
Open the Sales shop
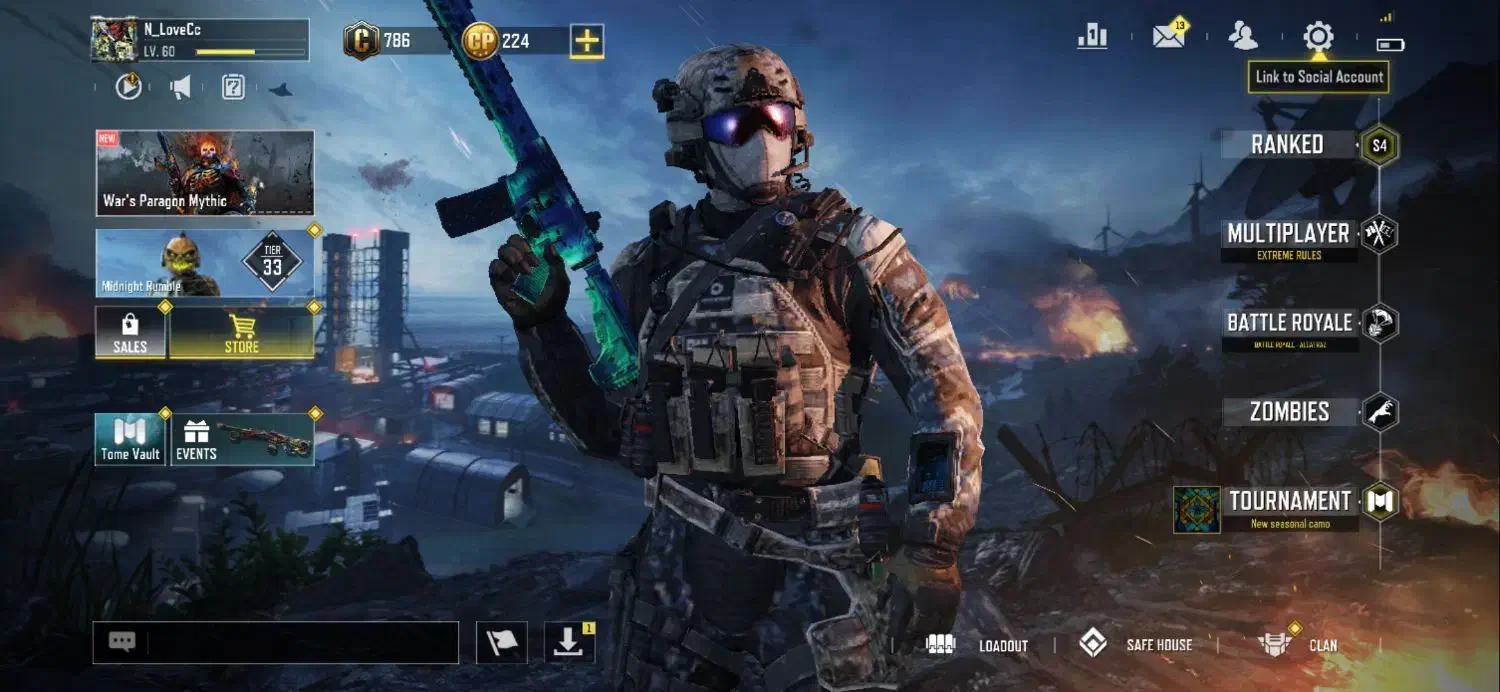click(x=130, y=333)
